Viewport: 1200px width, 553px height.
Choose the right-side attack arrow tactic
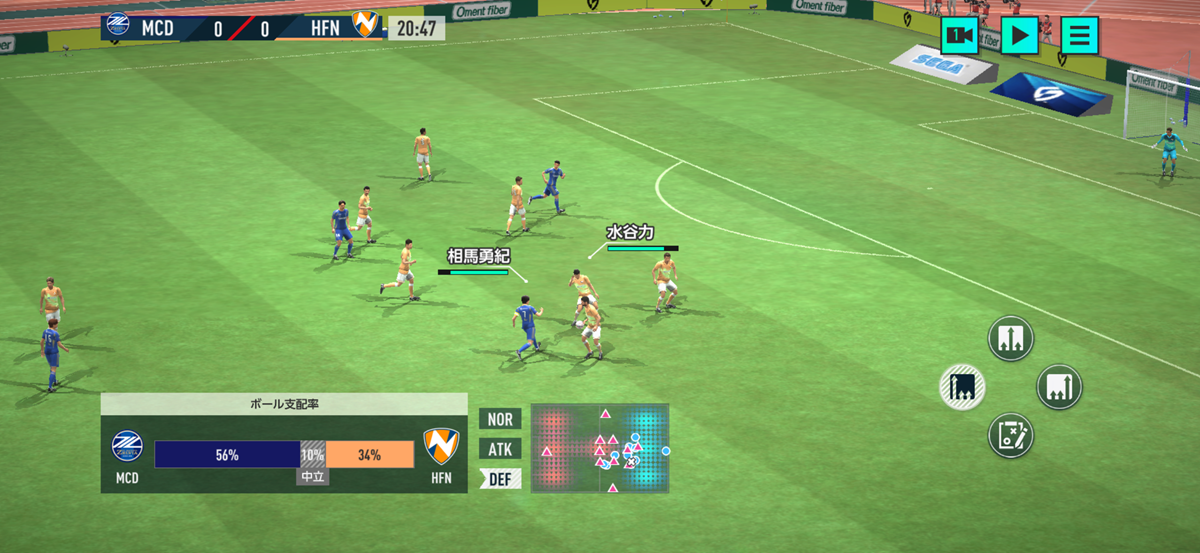[x=1059, y=387]
